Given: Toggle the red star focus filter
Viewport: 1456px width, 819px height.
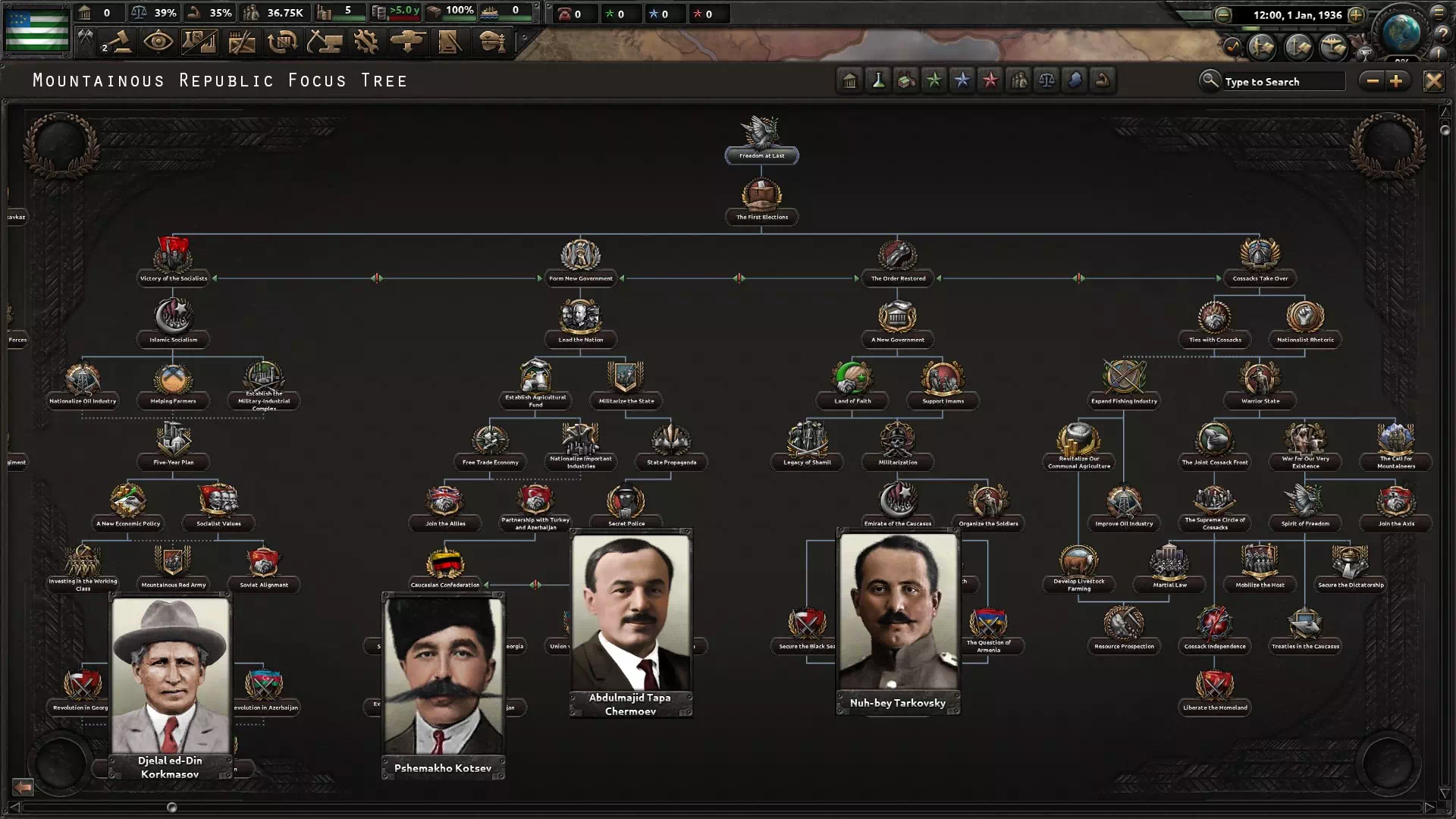Looking at the screenshot, I should [990, 80].
